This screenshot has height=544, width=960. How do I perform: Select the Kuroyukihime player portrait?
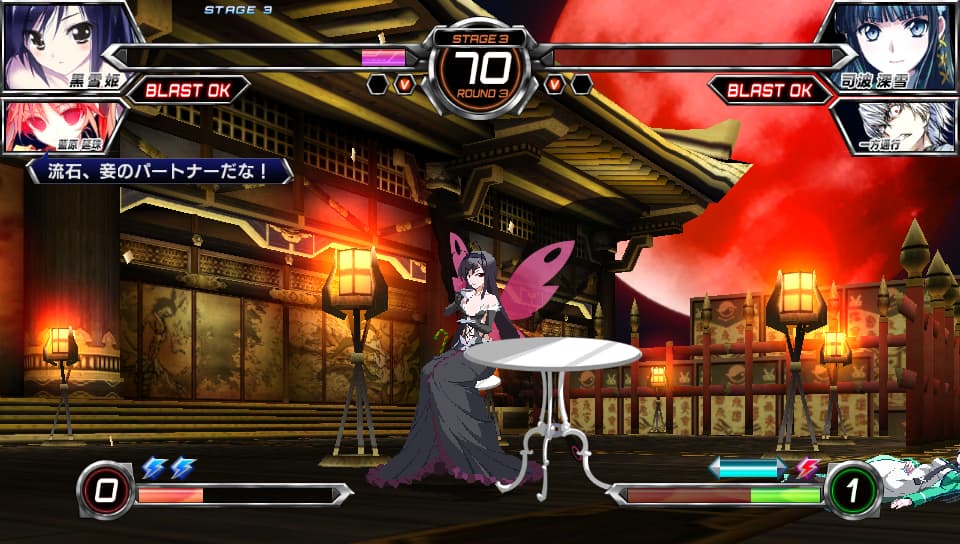click(60, 45)
